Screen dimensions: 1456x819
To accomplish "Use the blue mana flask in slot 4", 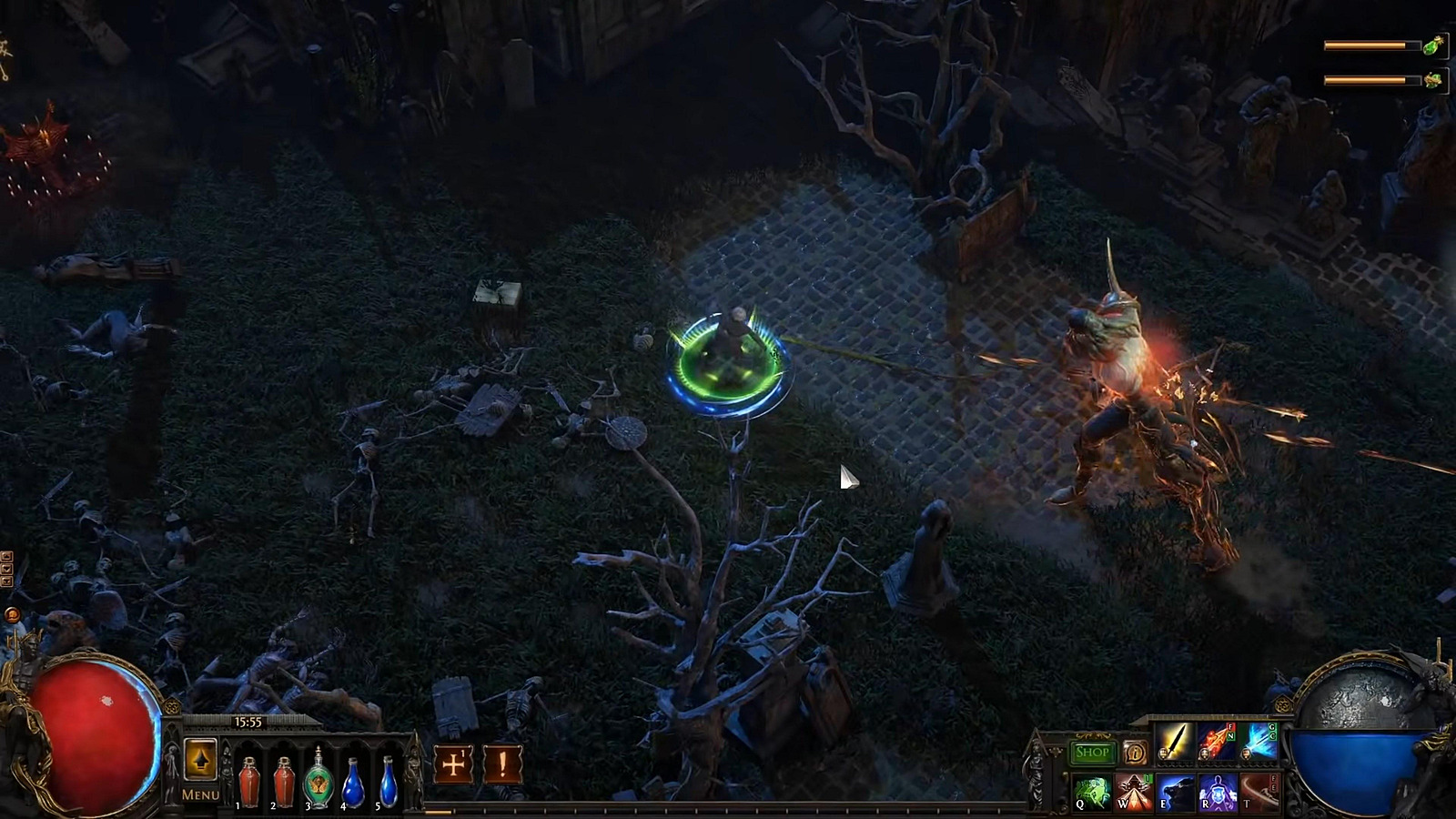I will [353, 783].
